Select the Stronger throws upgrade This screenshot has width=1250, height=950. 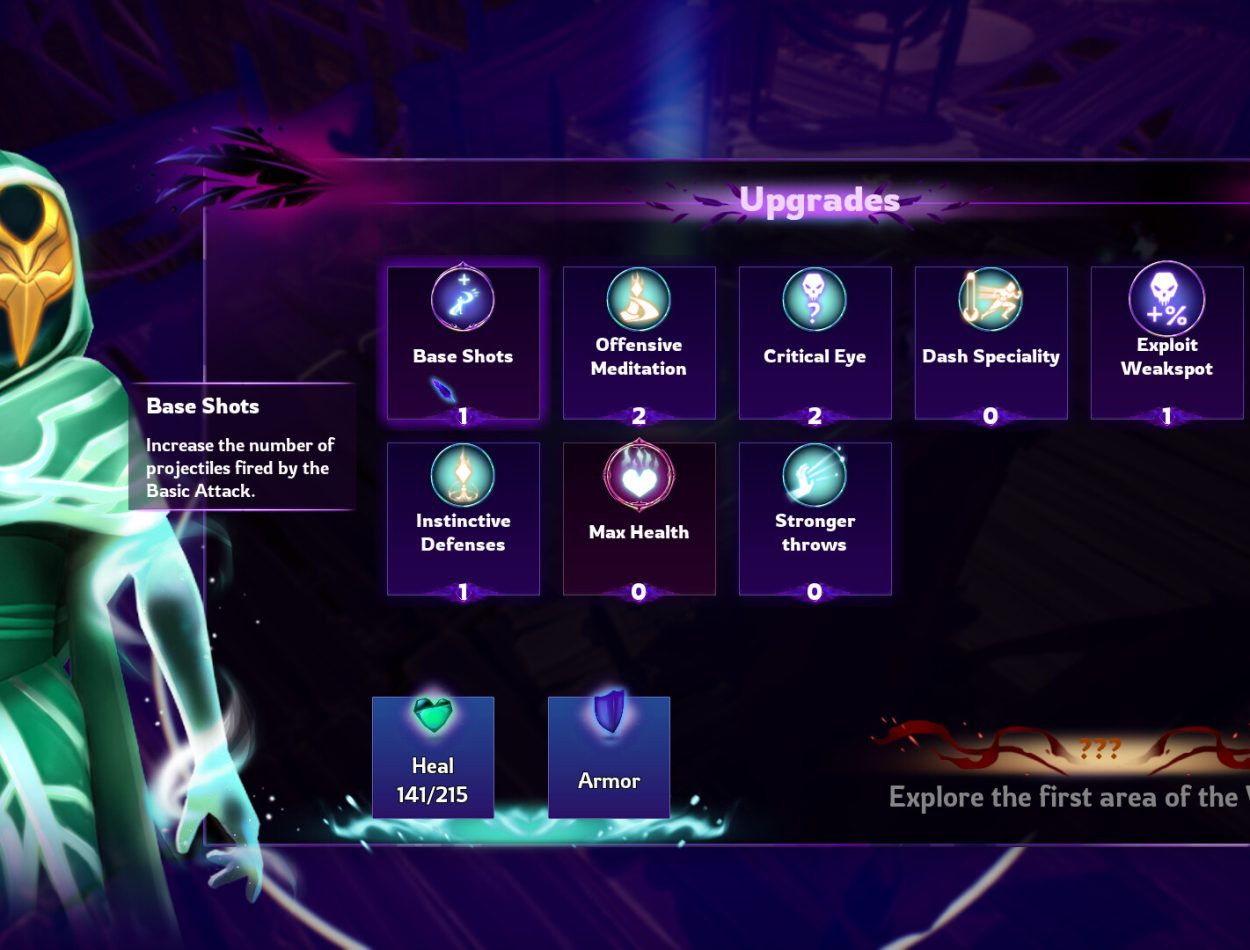[815, 518]
